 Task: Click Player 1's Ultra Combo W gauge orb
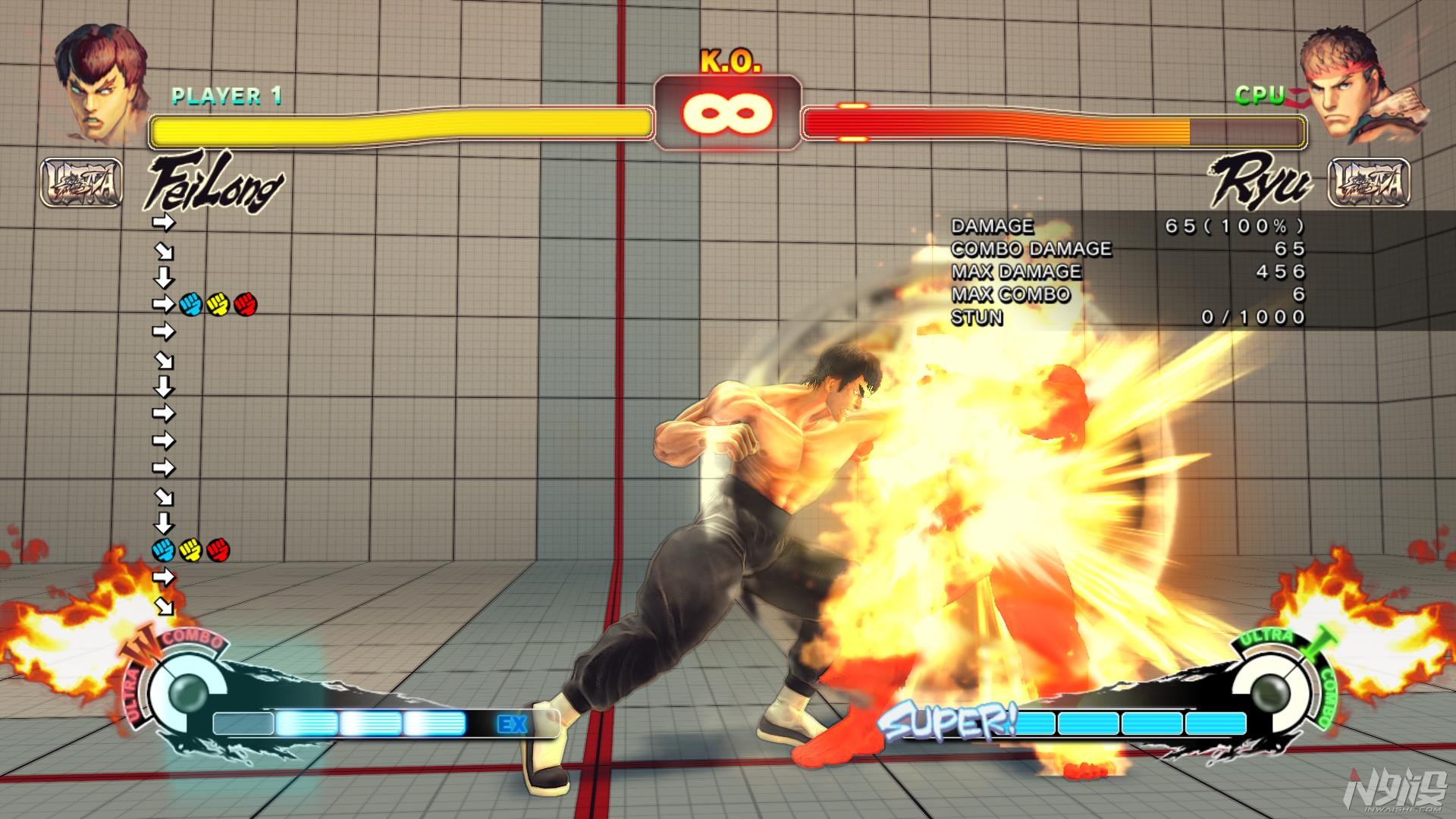[188, 692]
